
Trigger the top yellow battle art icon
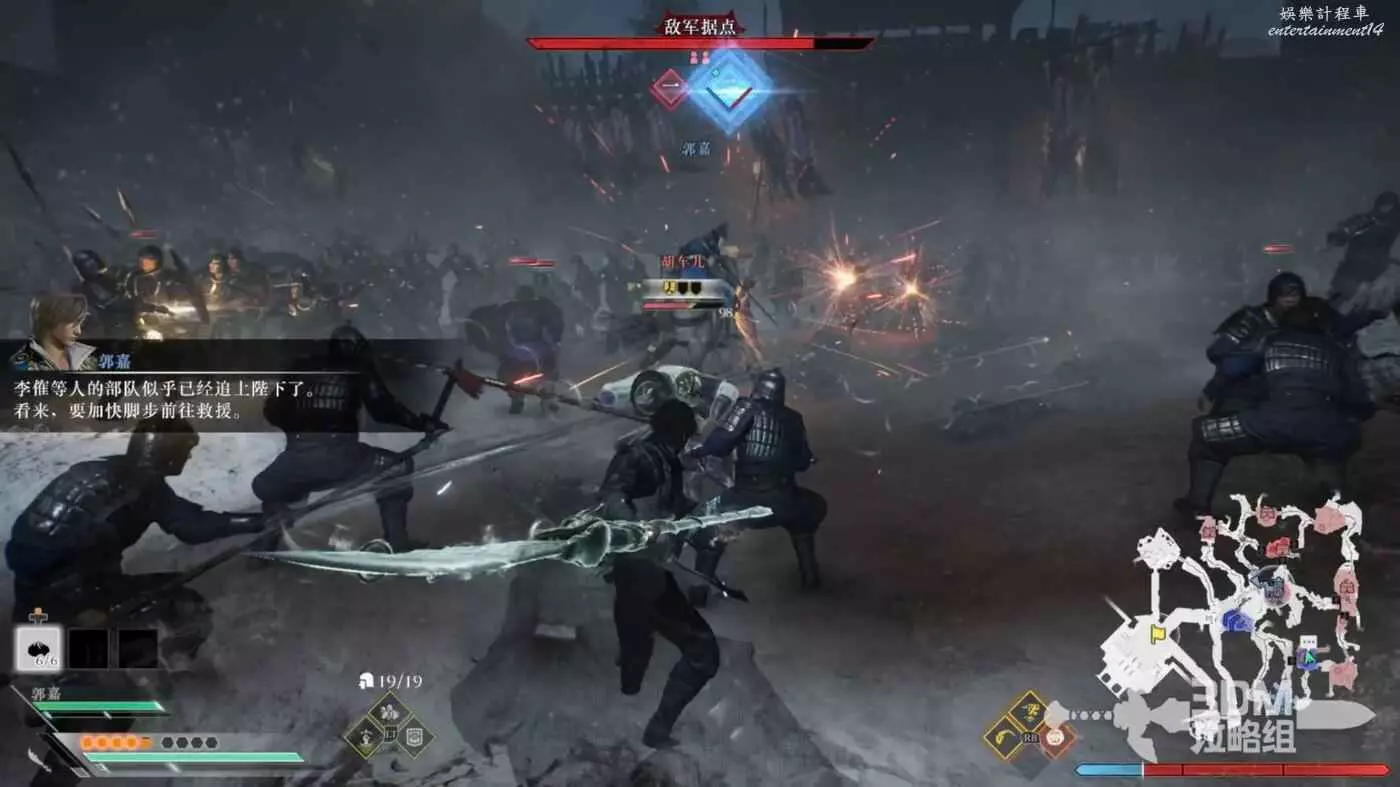point(1028,710)
